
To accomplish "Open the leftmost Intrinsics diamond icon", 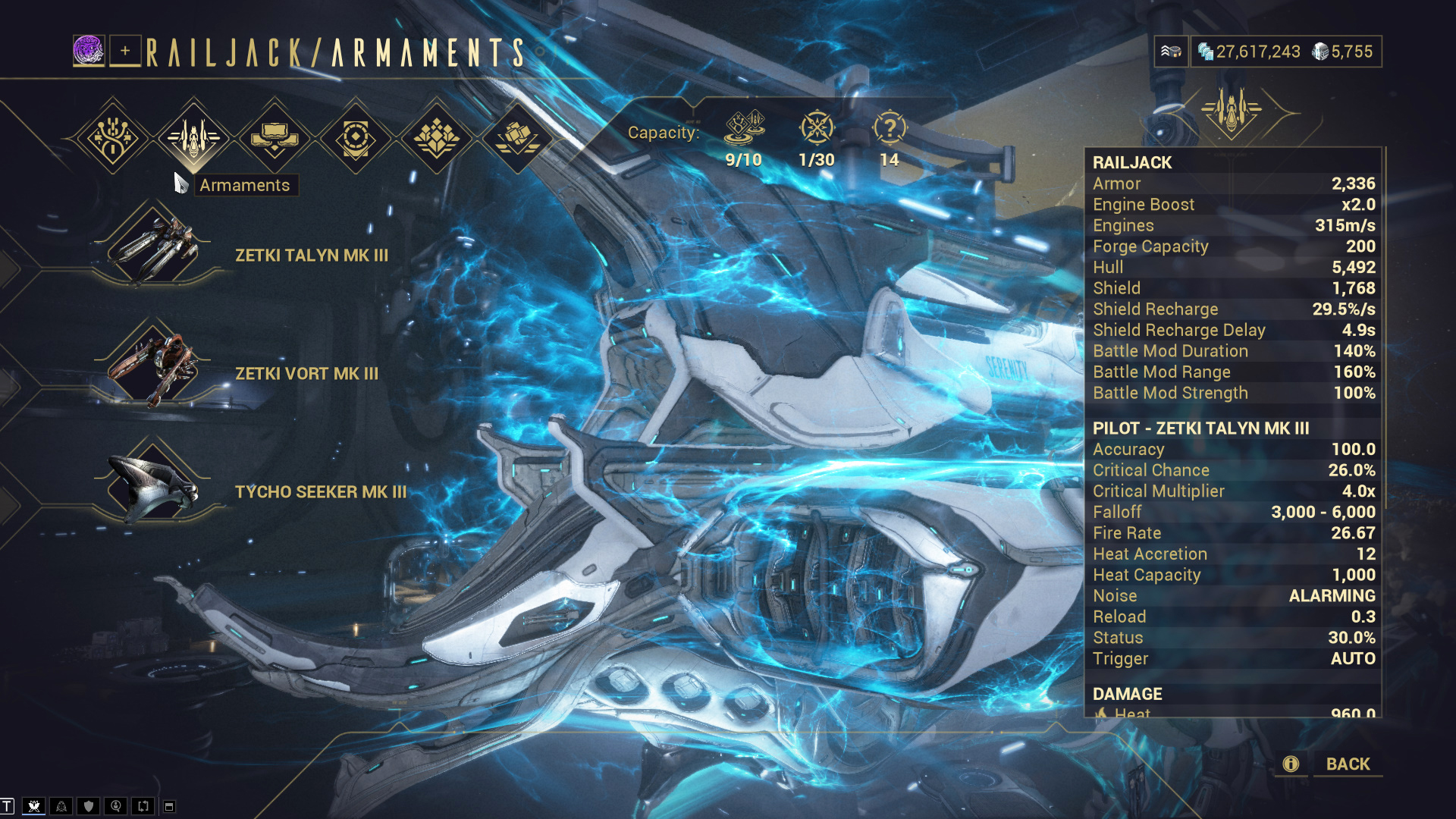I will [x=111, y=138].
